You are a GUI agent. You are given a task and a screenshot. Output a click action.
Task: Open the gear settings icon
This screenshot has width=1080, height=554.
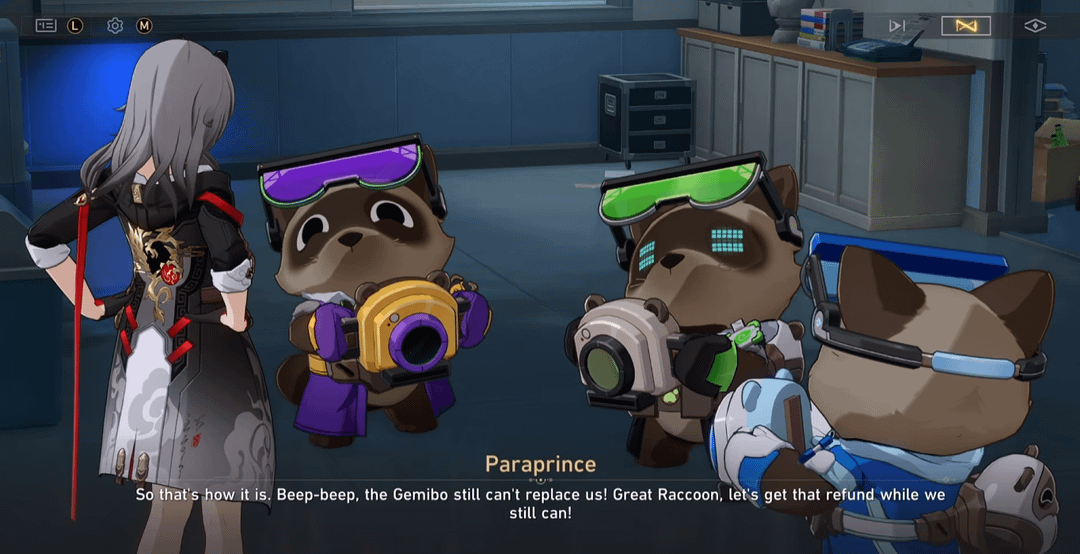click(x=115, y=25)
